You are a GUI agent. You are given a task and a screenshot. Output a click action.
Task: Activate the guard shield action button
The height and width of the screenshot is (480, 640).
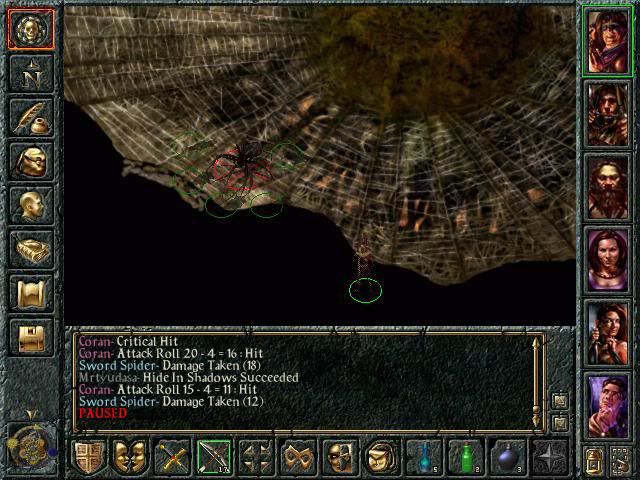pyautogui.click(x=88, y=457)
